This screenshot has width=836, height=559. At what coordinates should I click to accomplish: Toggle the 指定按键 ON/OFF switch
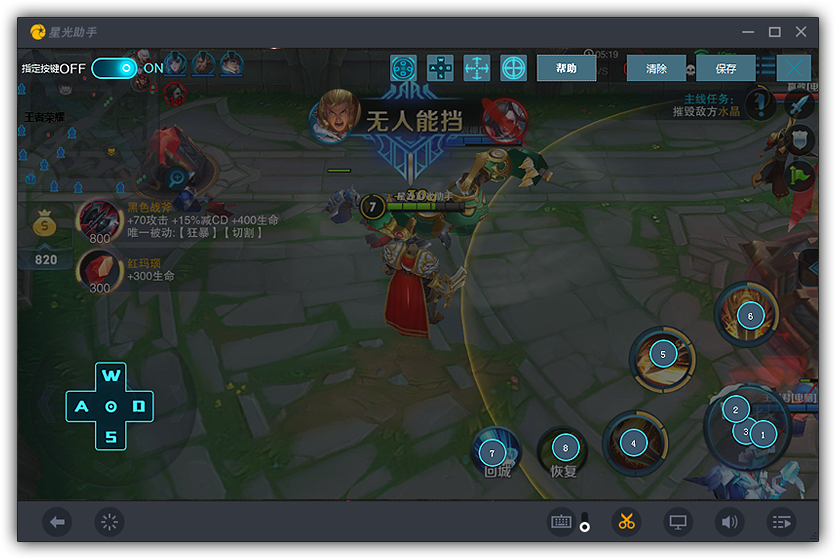click(x=114, y=68)
